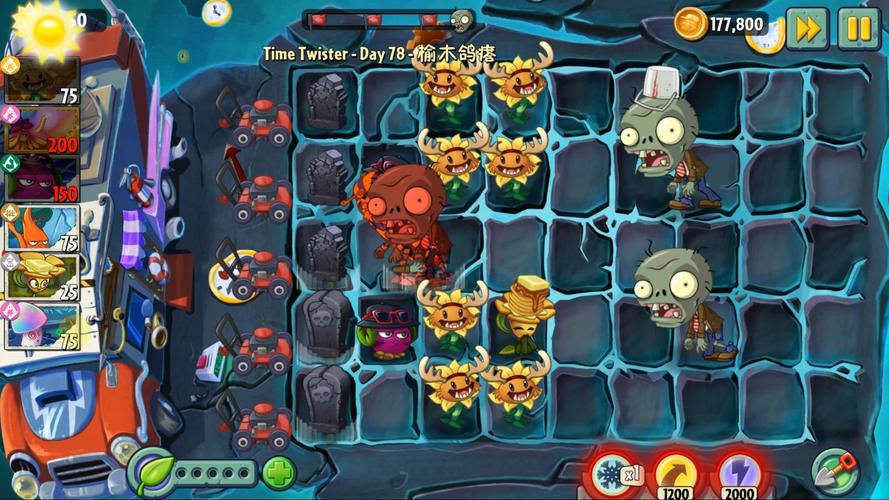
Task: Select the sunflower seed packet costing 75
Action: 42,80
